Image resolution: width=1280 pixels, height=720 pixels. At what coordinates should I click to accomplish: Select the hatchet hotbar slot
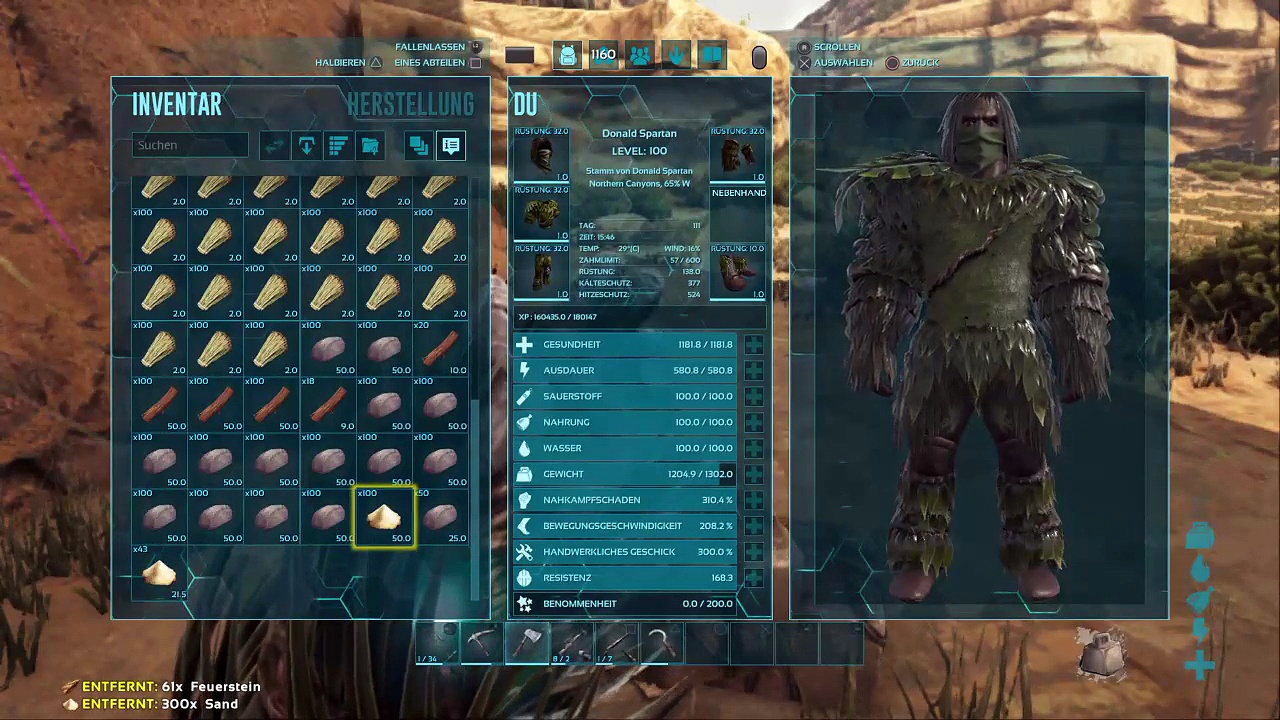pyautogui.click(x=527, y=643)
